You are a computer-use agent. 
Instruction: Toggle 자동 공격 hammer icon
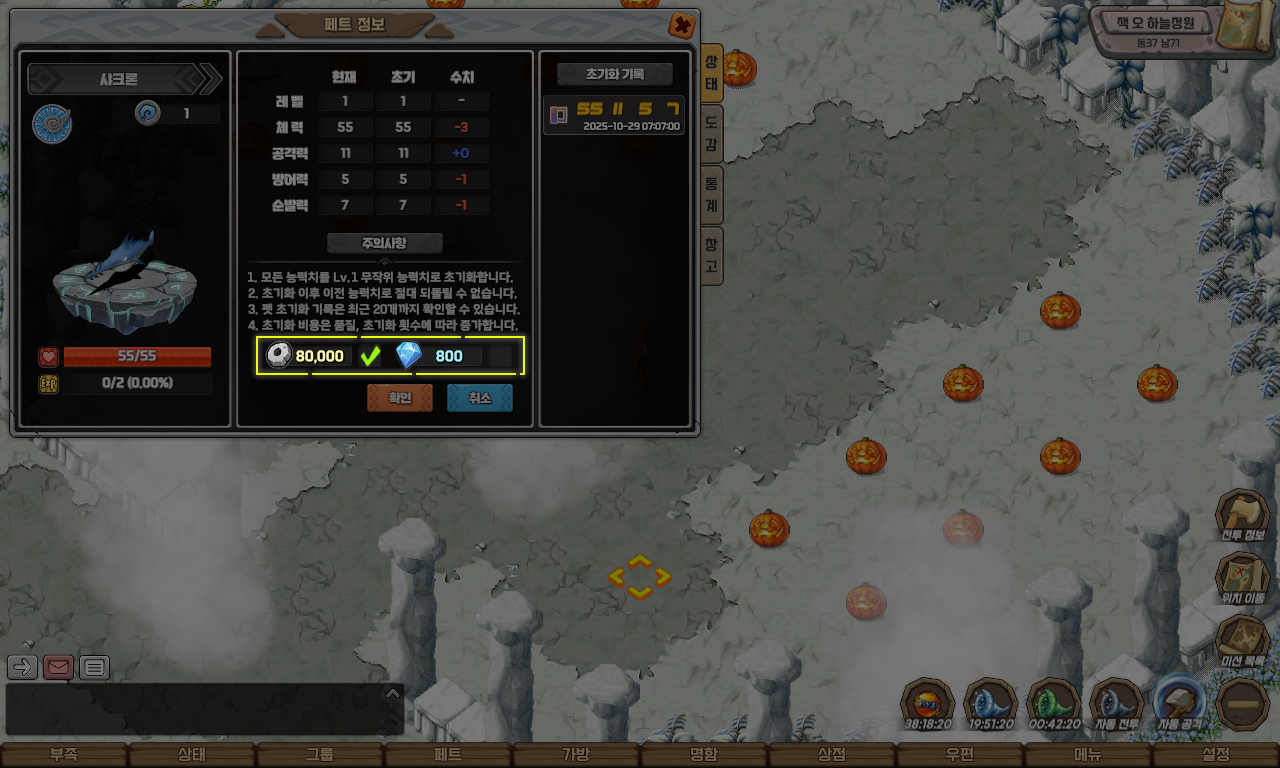pyautogui.click(x=1180, y=704)
